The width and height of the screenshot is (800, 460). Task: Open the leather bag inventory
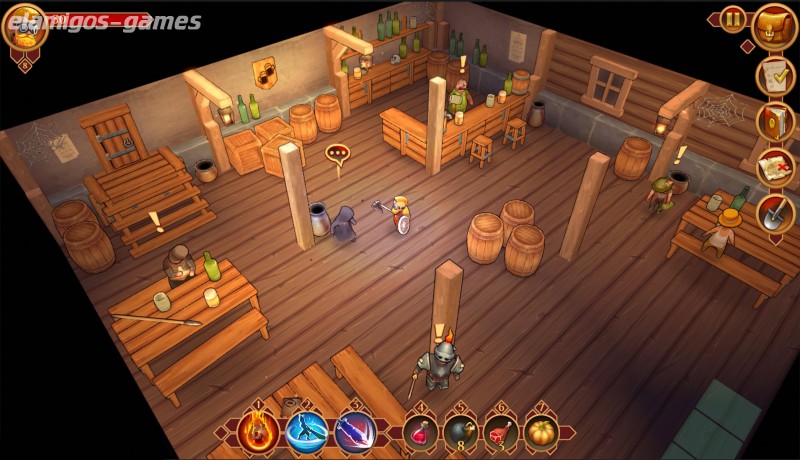[x=773, y=25]
